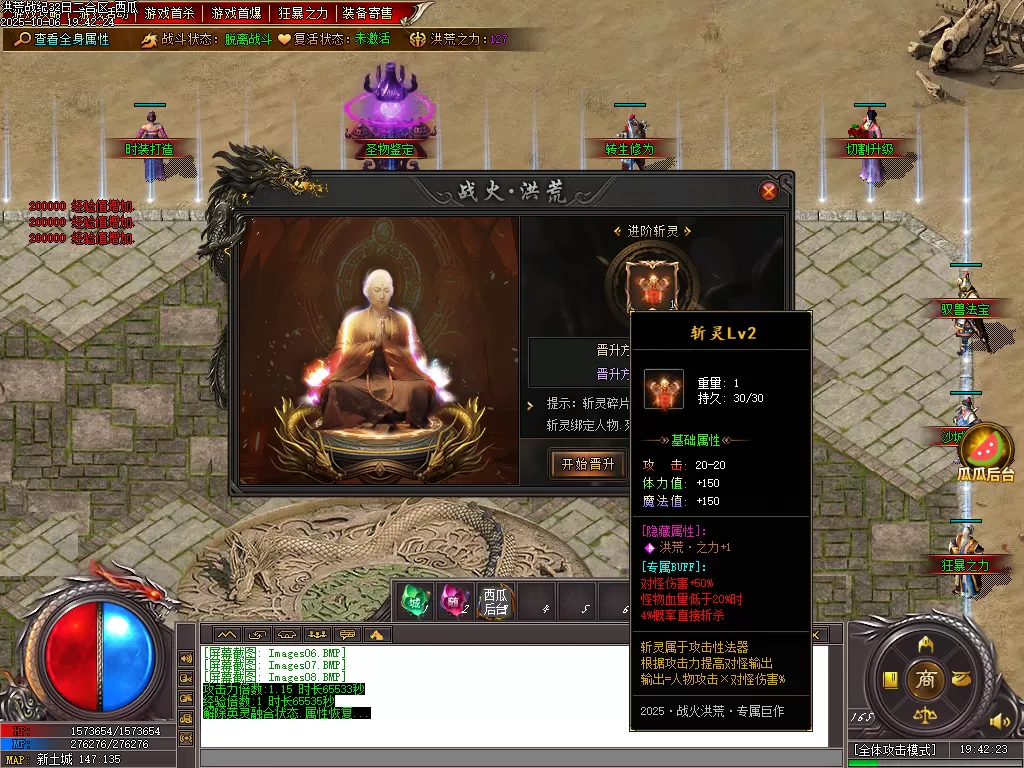Use the pink 随 gem in hotbar slot 2

click(x=454, y=600)
